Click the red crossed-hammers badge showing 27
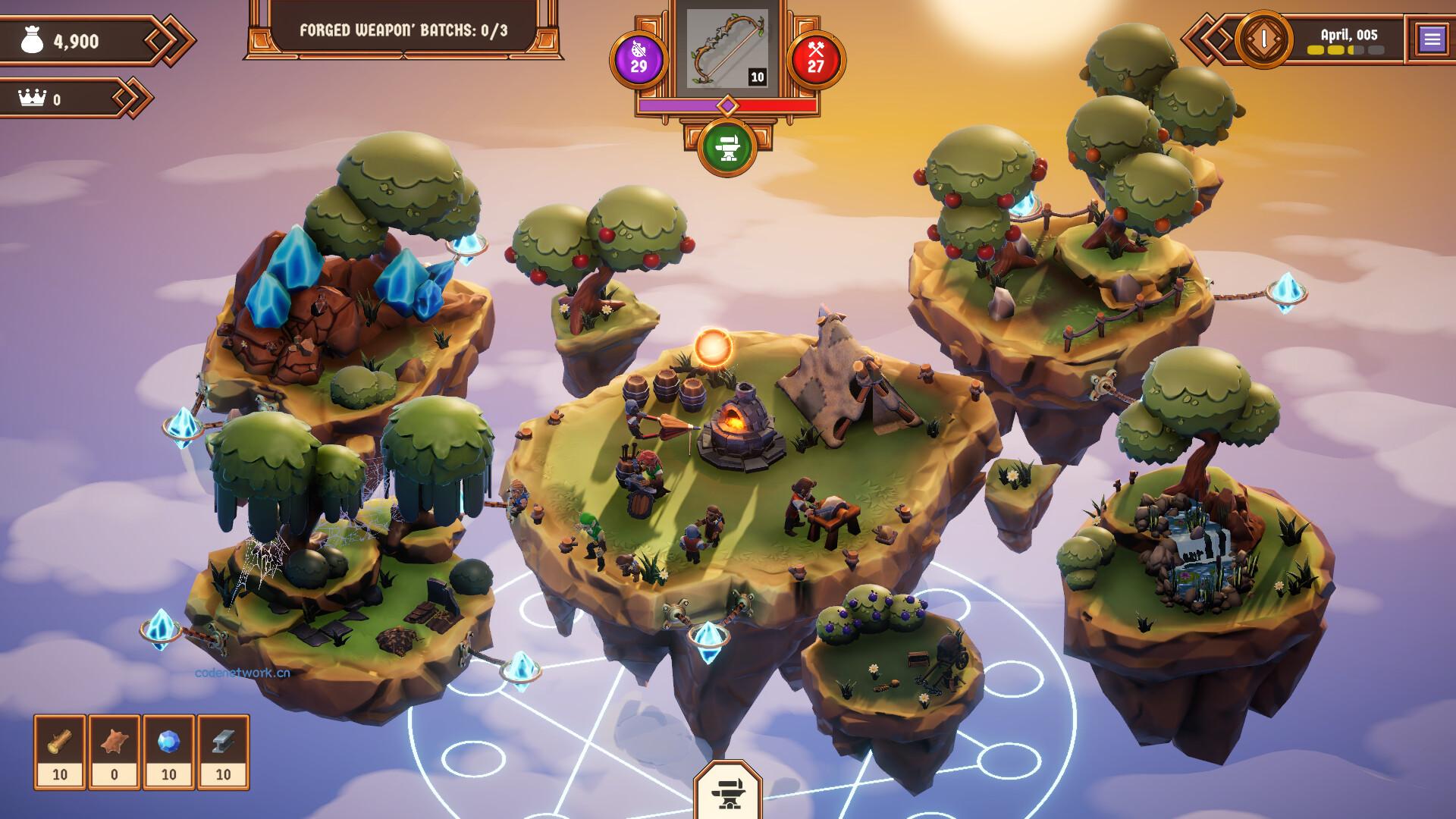 (x=816, y=59)
